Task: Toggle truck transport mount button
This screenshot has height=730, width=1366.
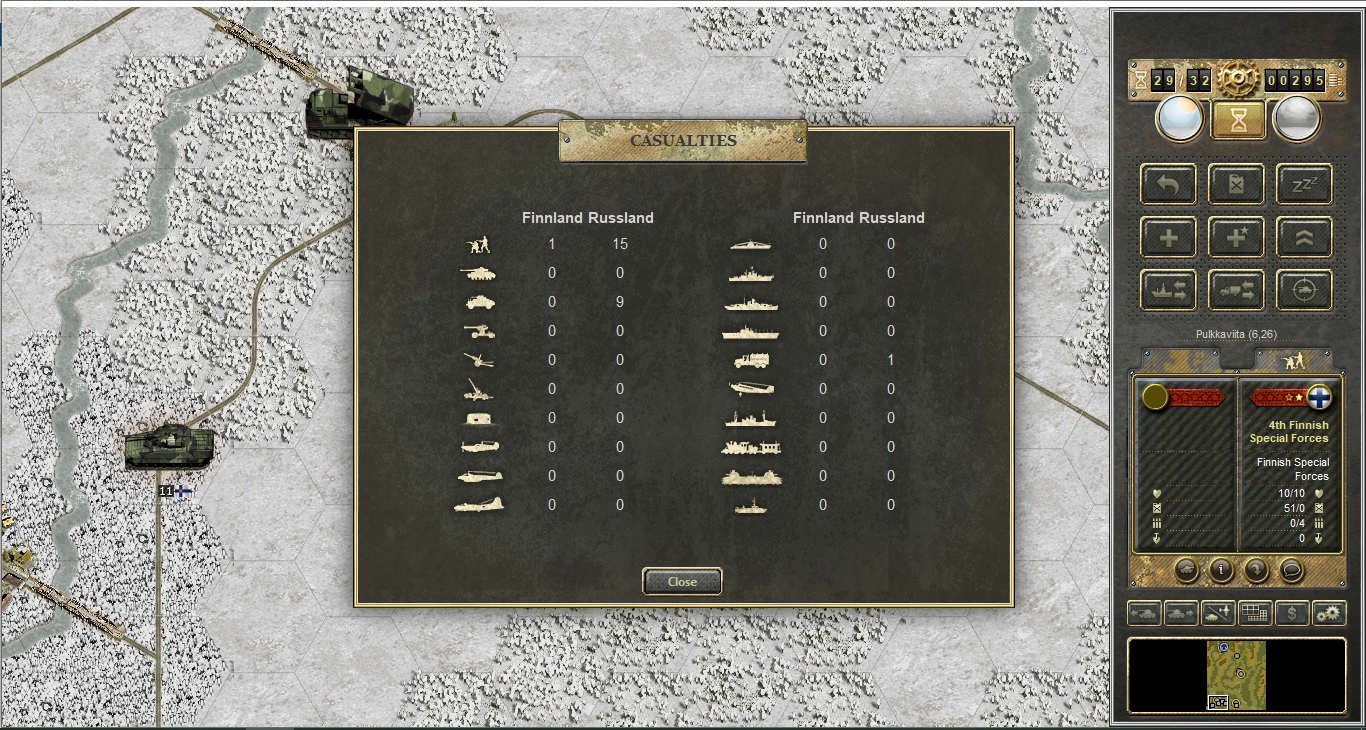Action: 1236,290
